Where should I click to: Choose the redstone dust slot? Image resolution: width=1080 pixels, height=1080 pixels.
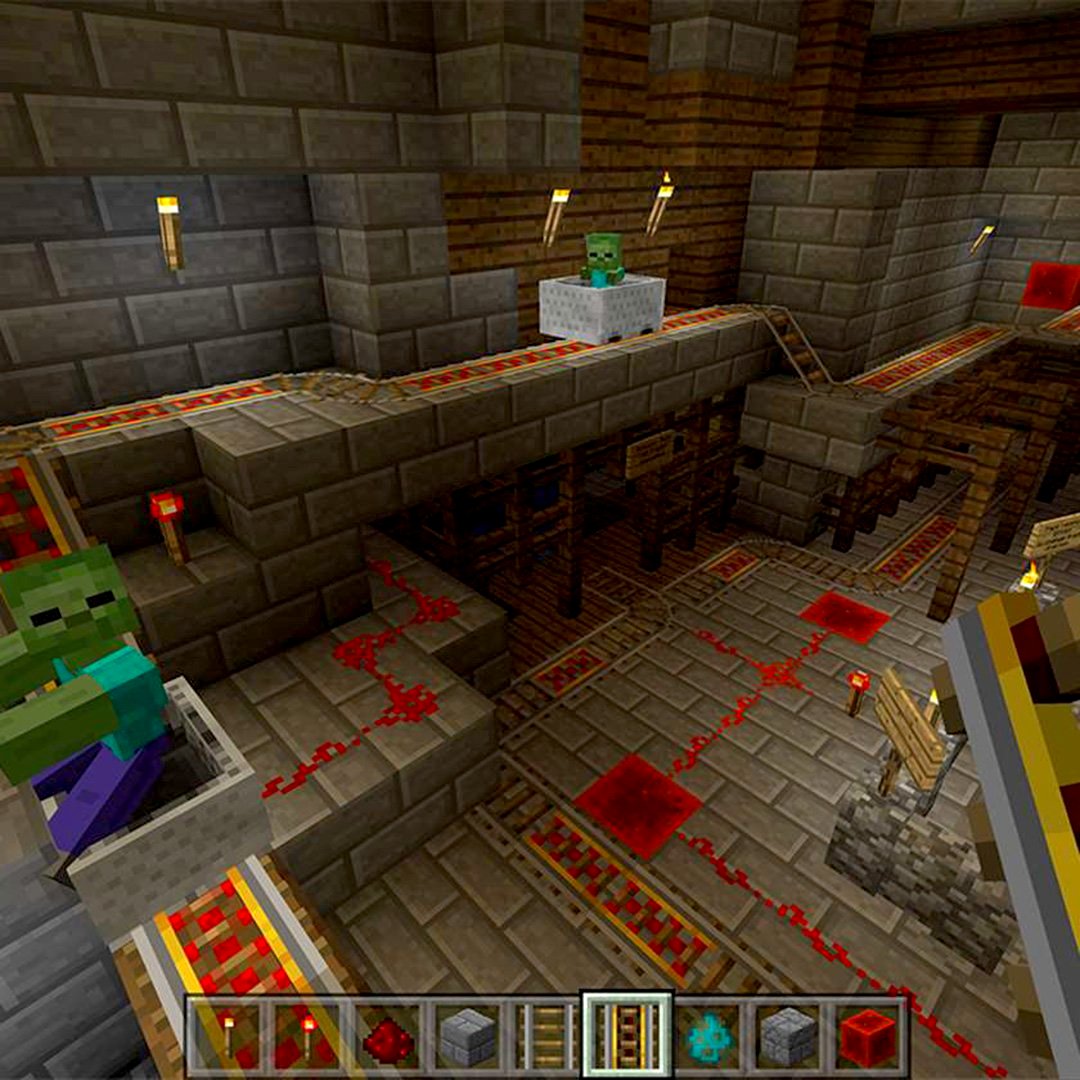(x=388, y=1037)
